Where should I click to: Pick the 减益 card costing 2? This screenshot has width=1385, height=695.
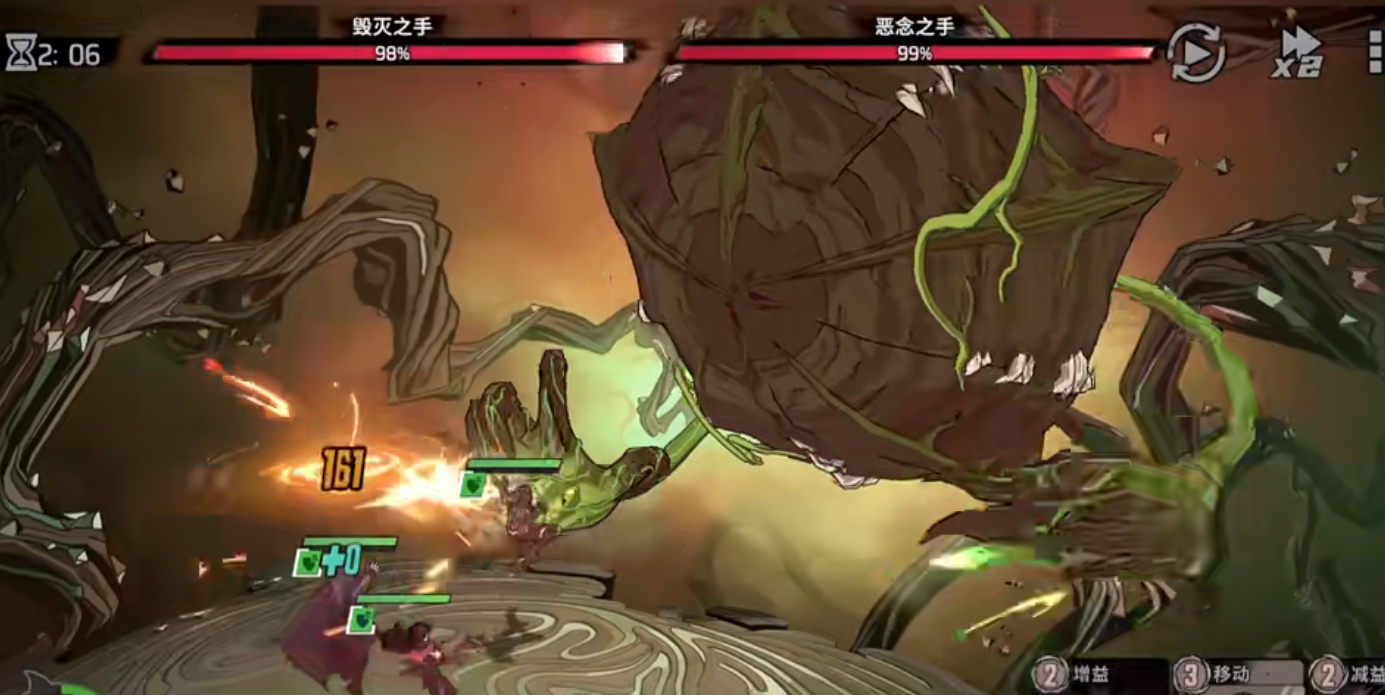coord(1350,676)
